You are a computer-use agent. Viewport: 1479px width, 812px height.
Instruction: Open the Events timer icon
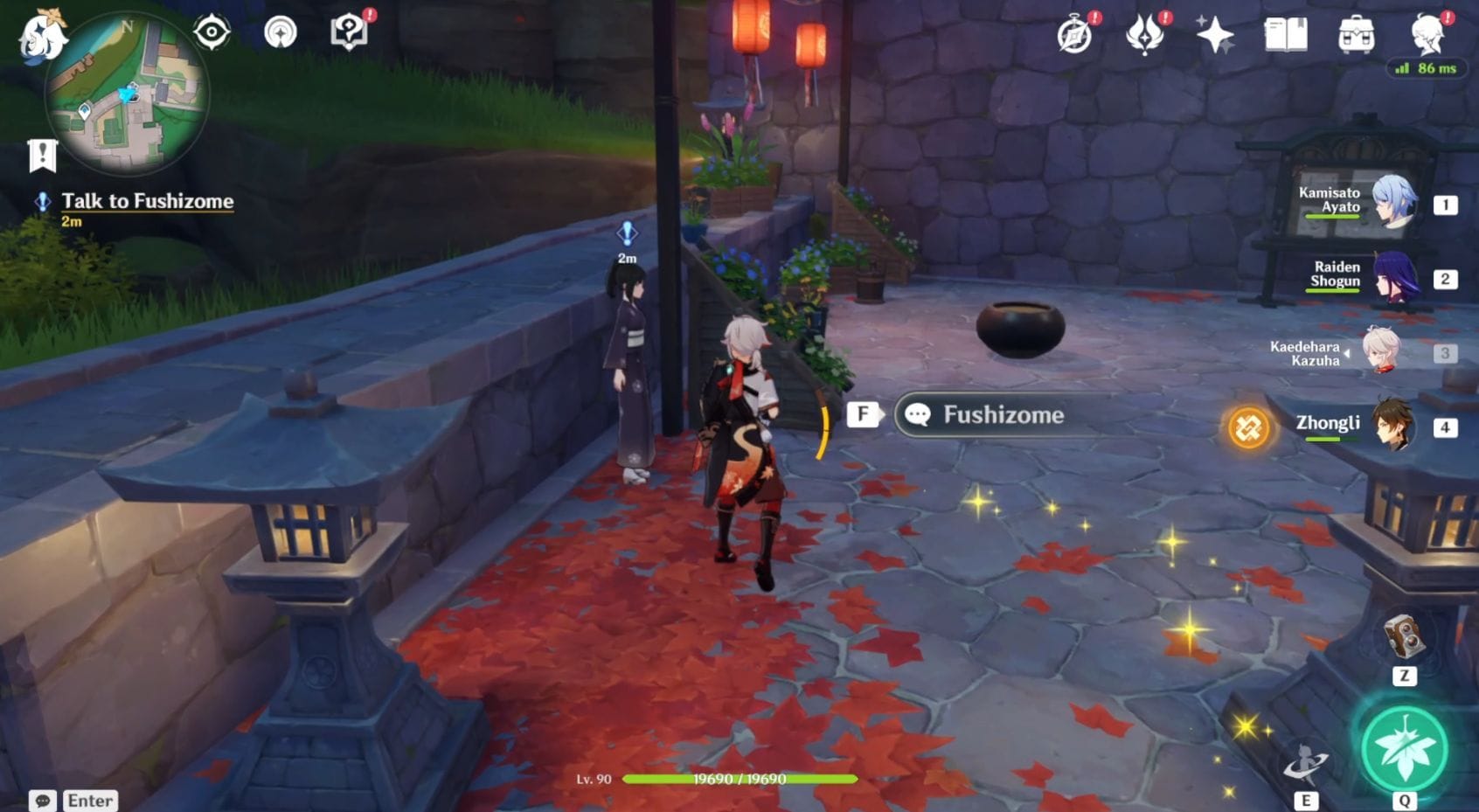tap(1073, 35)
